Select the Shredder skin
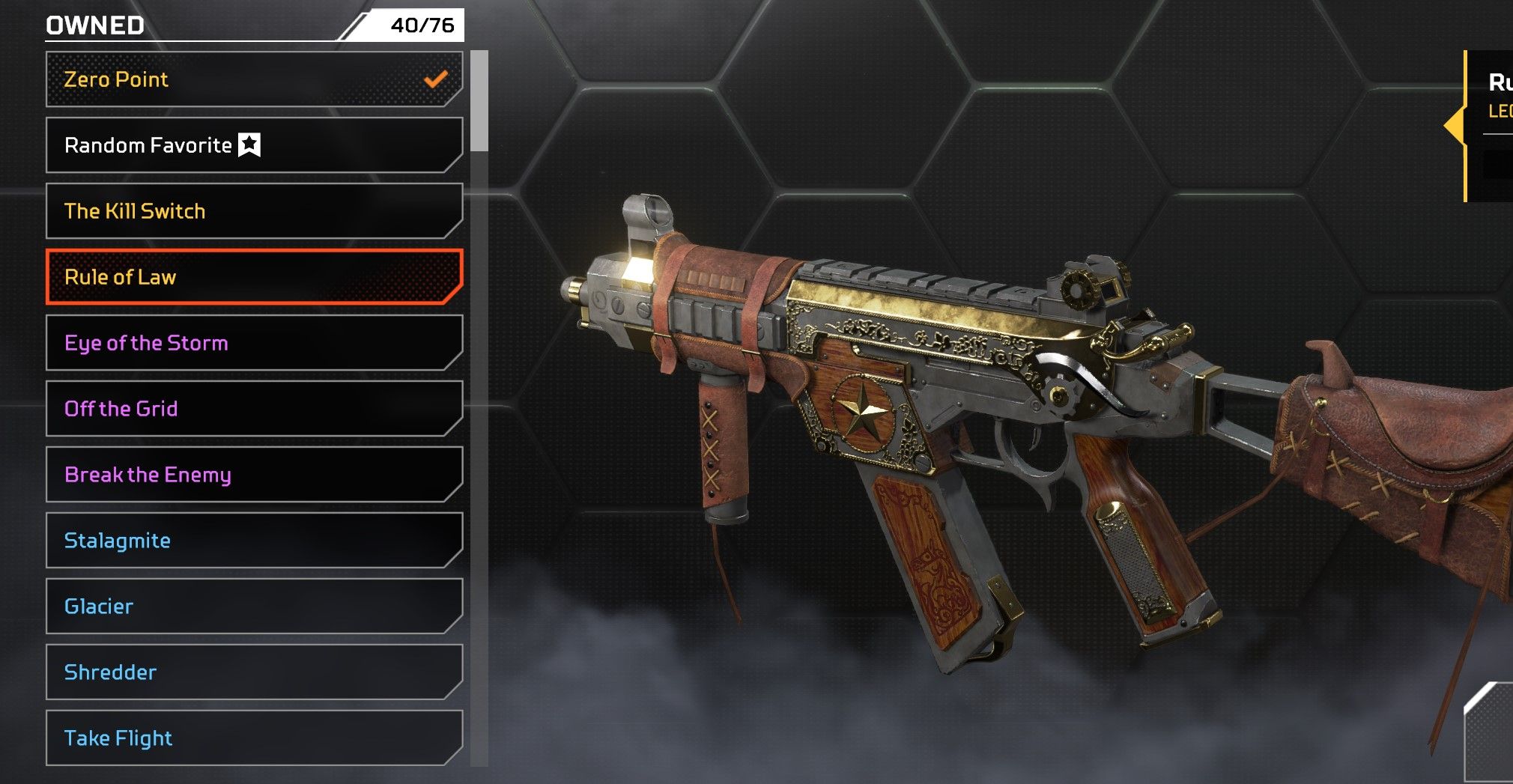 (254, 672)
